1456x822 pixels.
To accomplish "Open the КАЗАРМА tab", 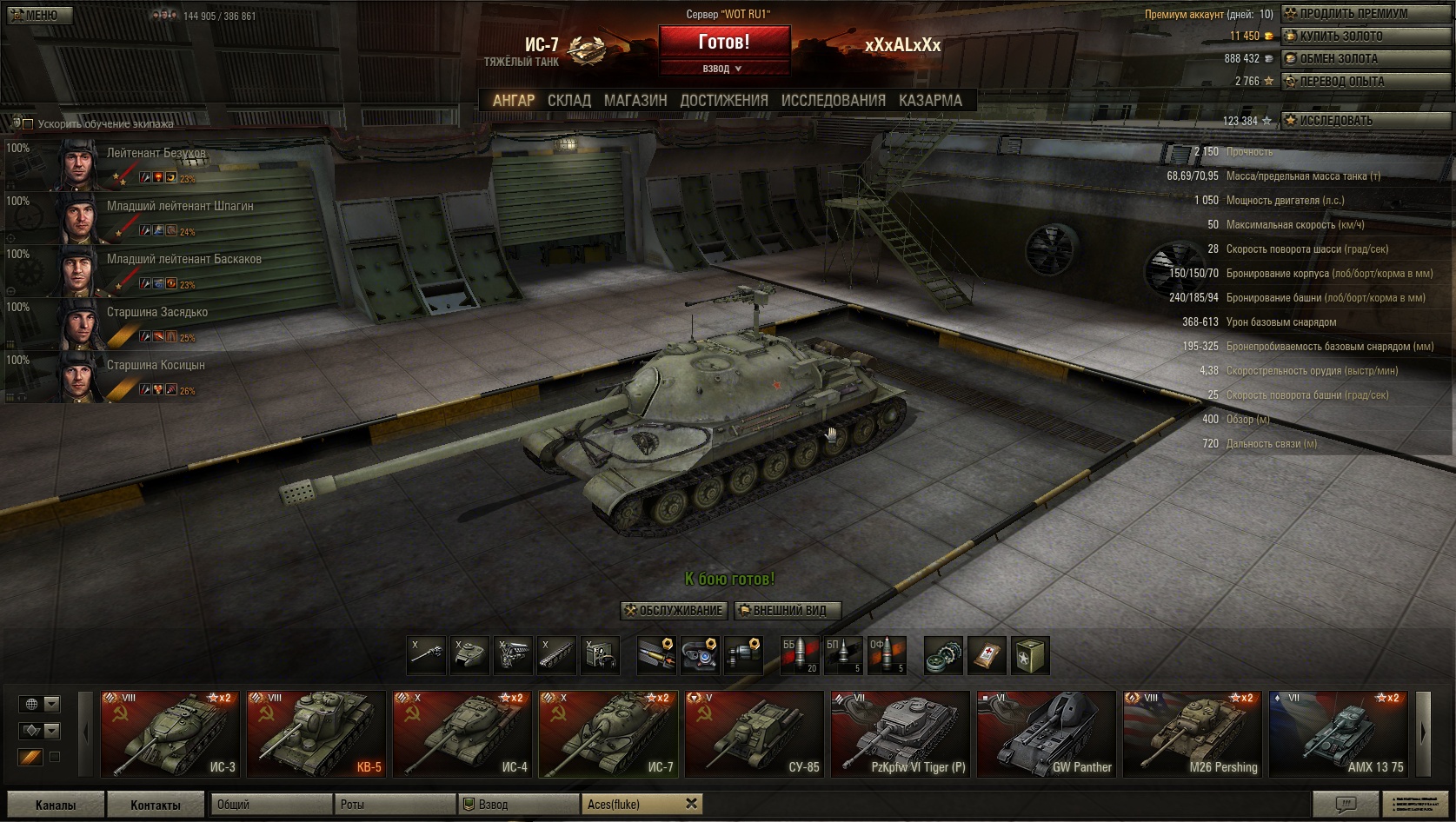I will pos(930,101).
